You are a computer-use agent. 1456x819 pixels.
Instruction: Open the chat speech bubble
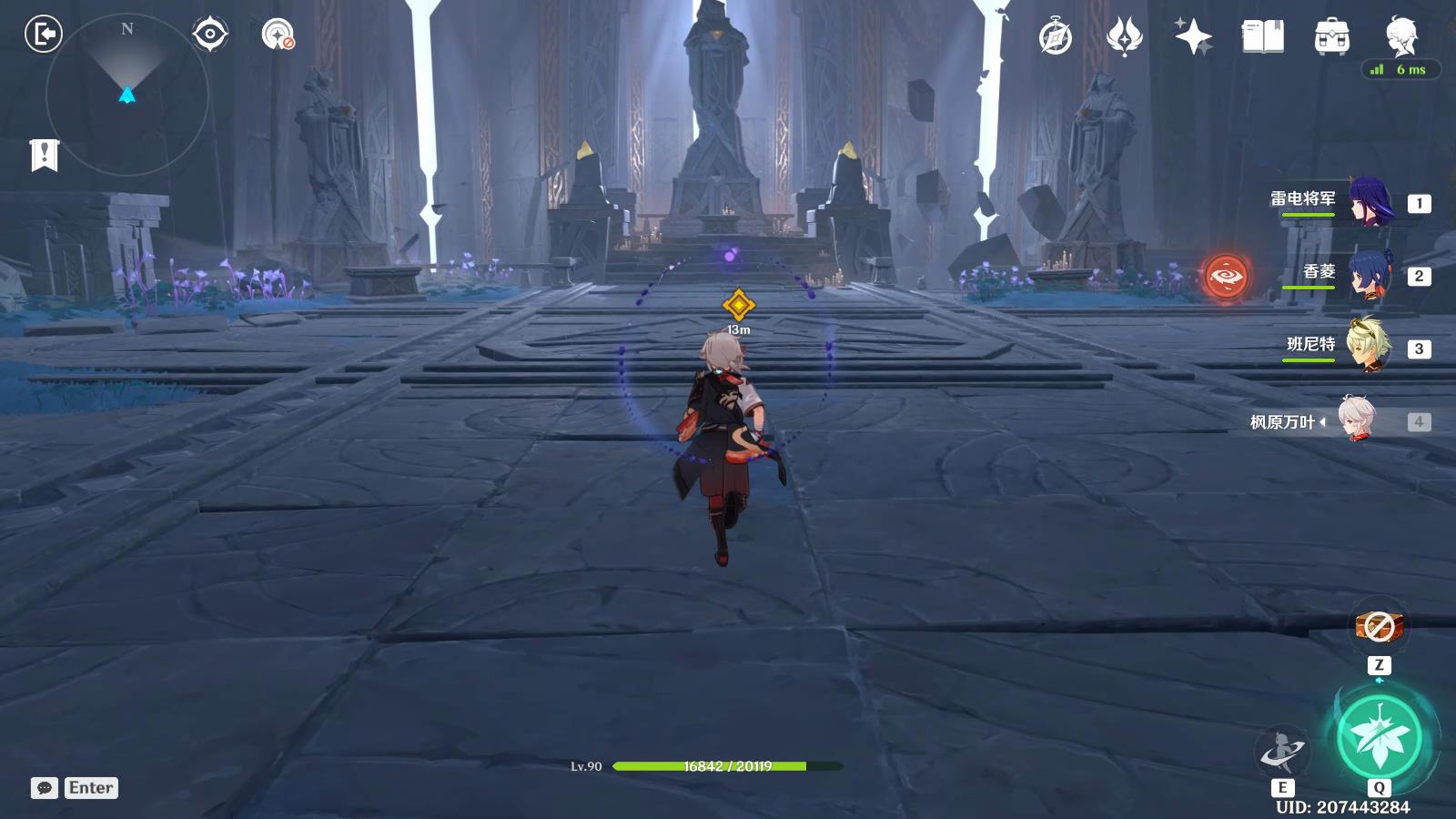point(44,788)
